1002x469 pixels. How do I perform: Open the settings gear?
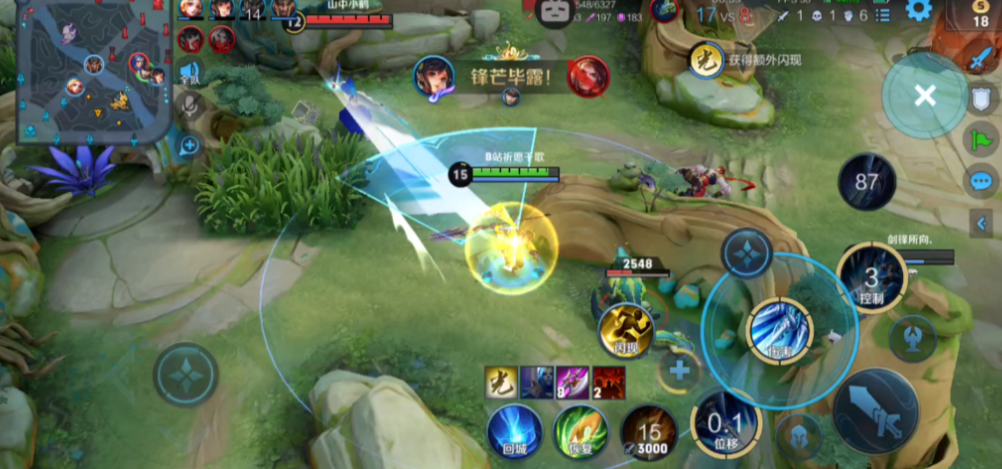pos(918,11)
